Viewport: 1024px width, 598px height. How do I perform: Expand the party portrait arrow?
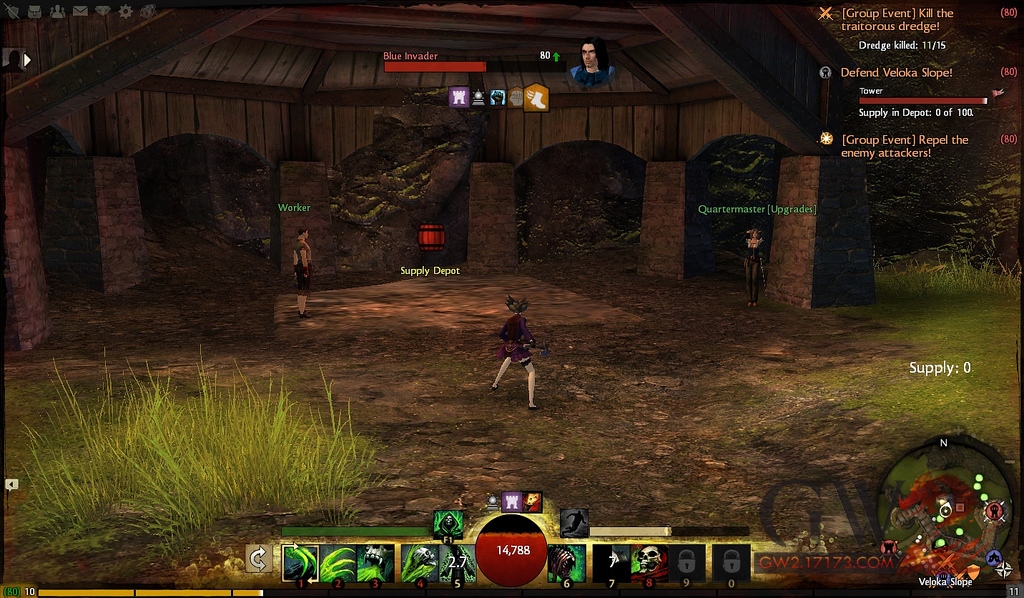point(27,60)
